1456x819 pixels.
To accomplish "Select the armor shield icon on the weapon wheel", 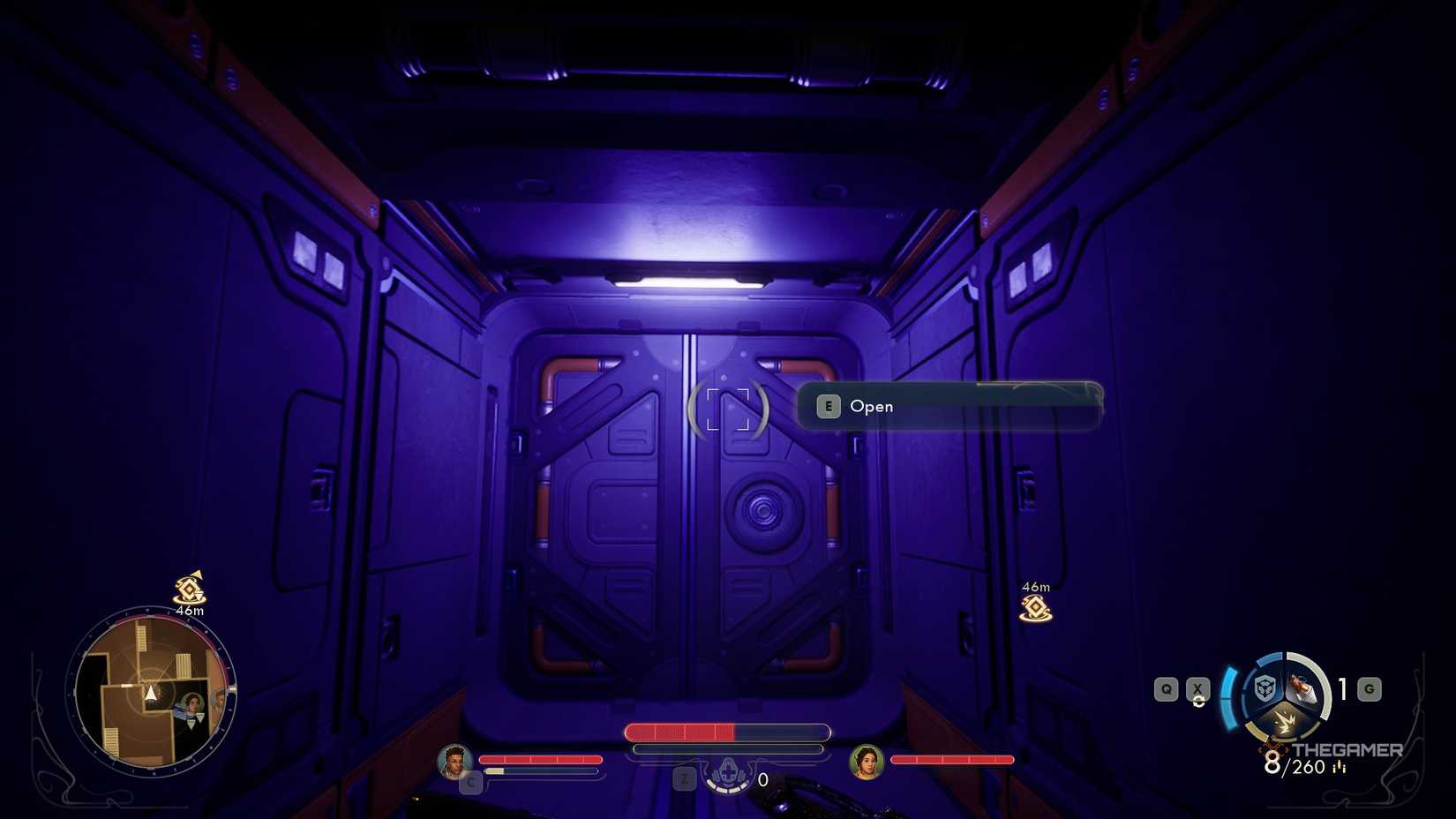I will click(x=1264, y=689).
